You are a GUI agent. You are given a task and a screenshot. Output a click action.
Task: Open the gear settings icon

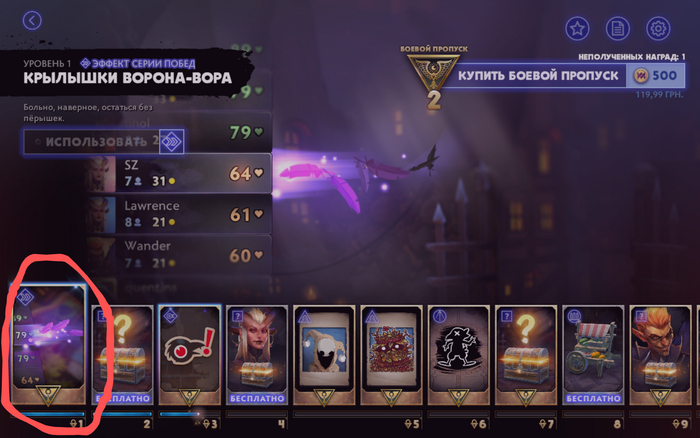[657, 28]
